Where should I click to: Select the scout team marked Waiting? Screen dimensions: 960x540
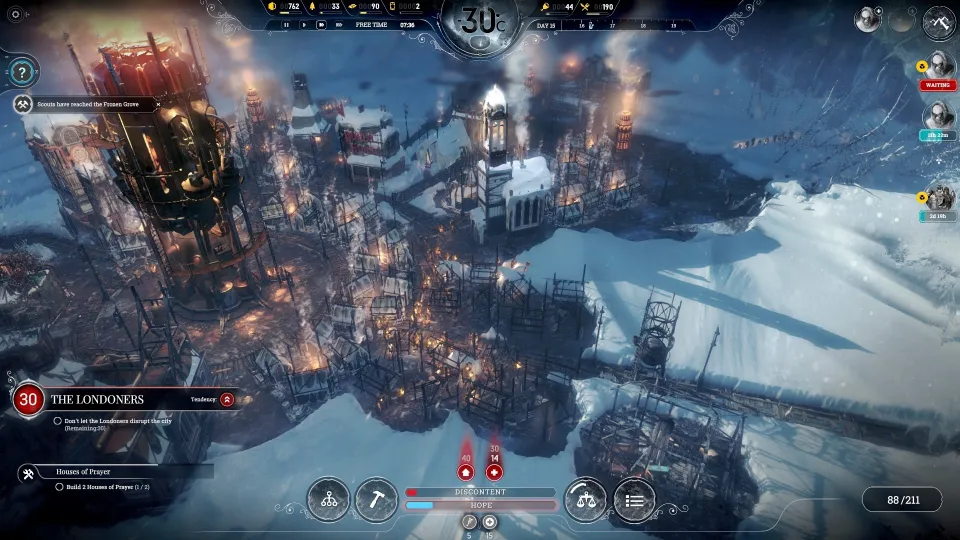[940, 67]
